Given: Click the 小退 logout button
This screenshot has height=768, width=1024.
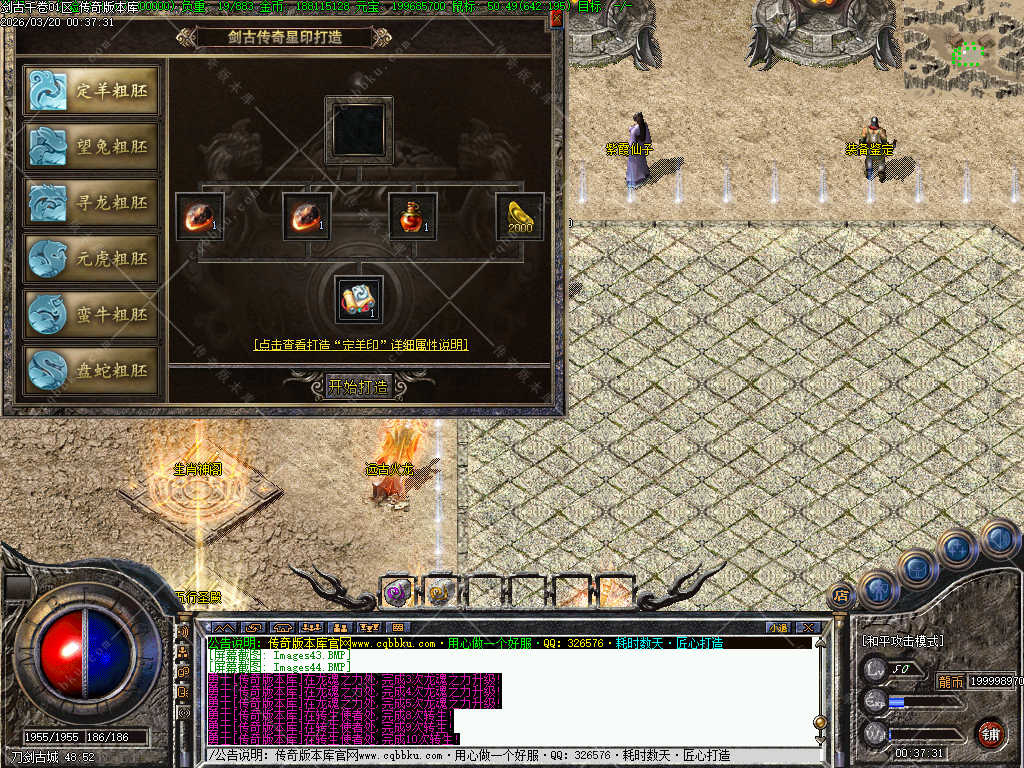Looking at the screenshot, I should (x=778, y=628).
